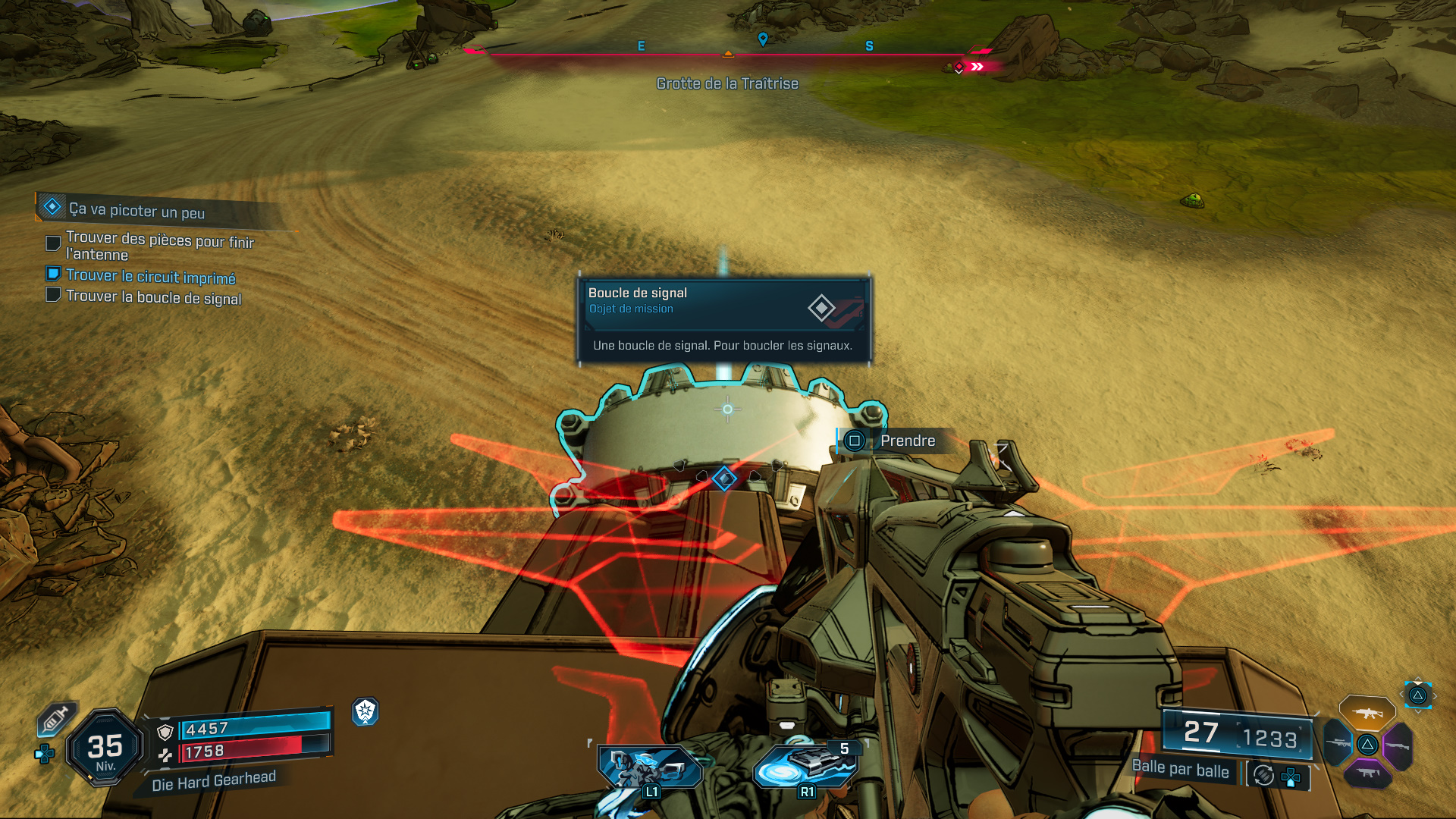Select the orange assault rifle on the weapon wheel
The width and height of the screenshot is (1456, 819).
(1367, 713)
